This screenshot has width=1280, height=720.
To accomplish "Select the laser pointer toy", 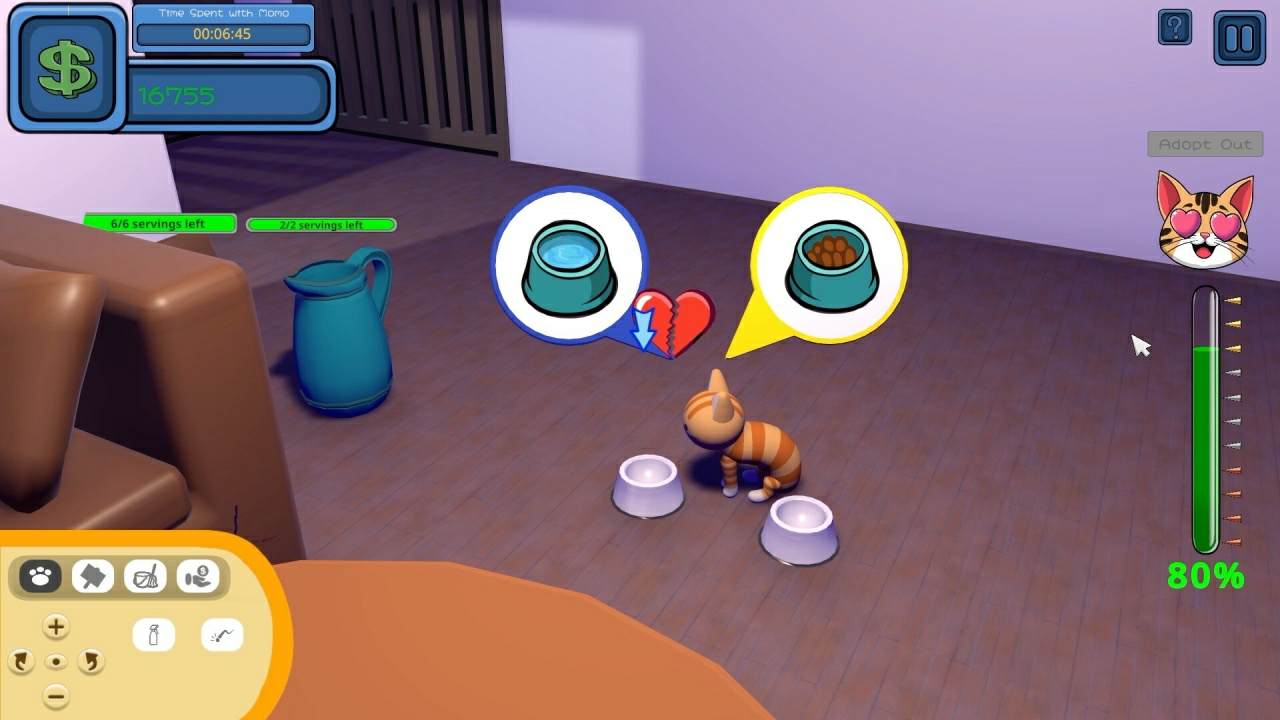I will 222,635.
